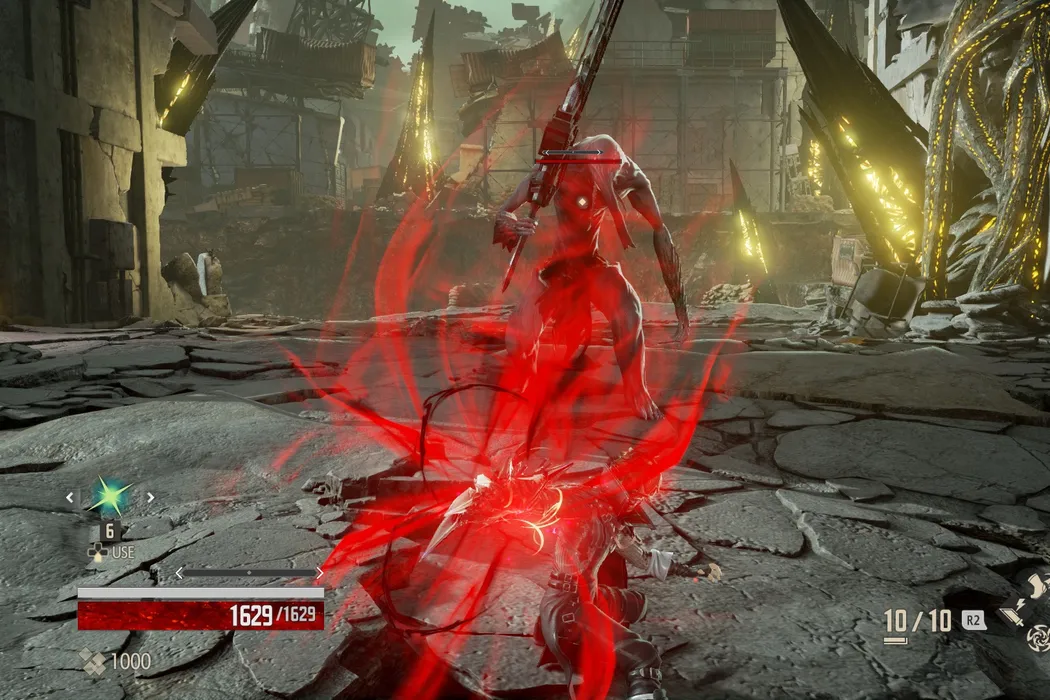
Task: Activate the spiral swirl gift icon
Action: (x=1040, y=635)
